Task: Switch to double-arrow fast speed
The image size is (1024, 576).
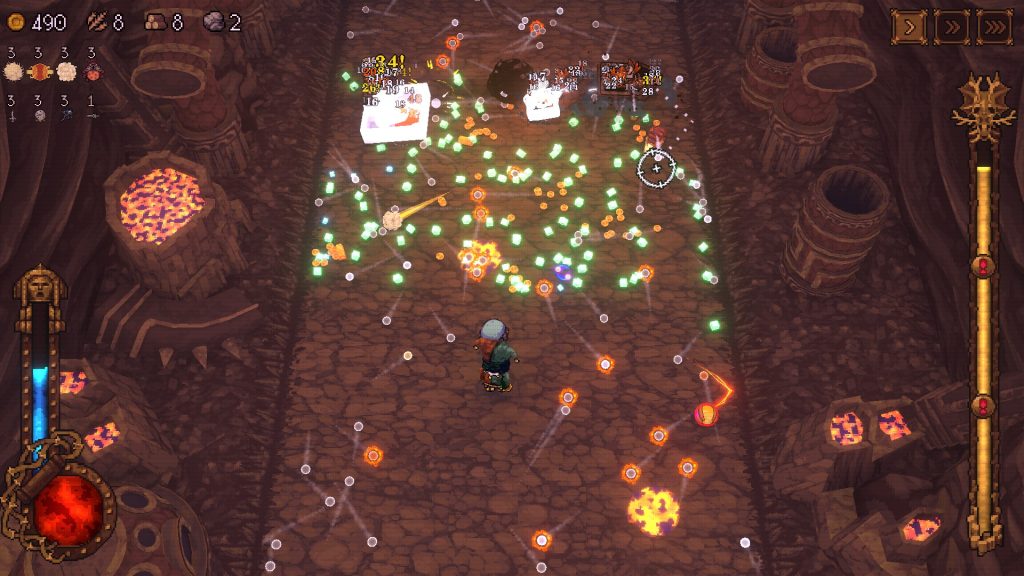Action: [951, 27]
